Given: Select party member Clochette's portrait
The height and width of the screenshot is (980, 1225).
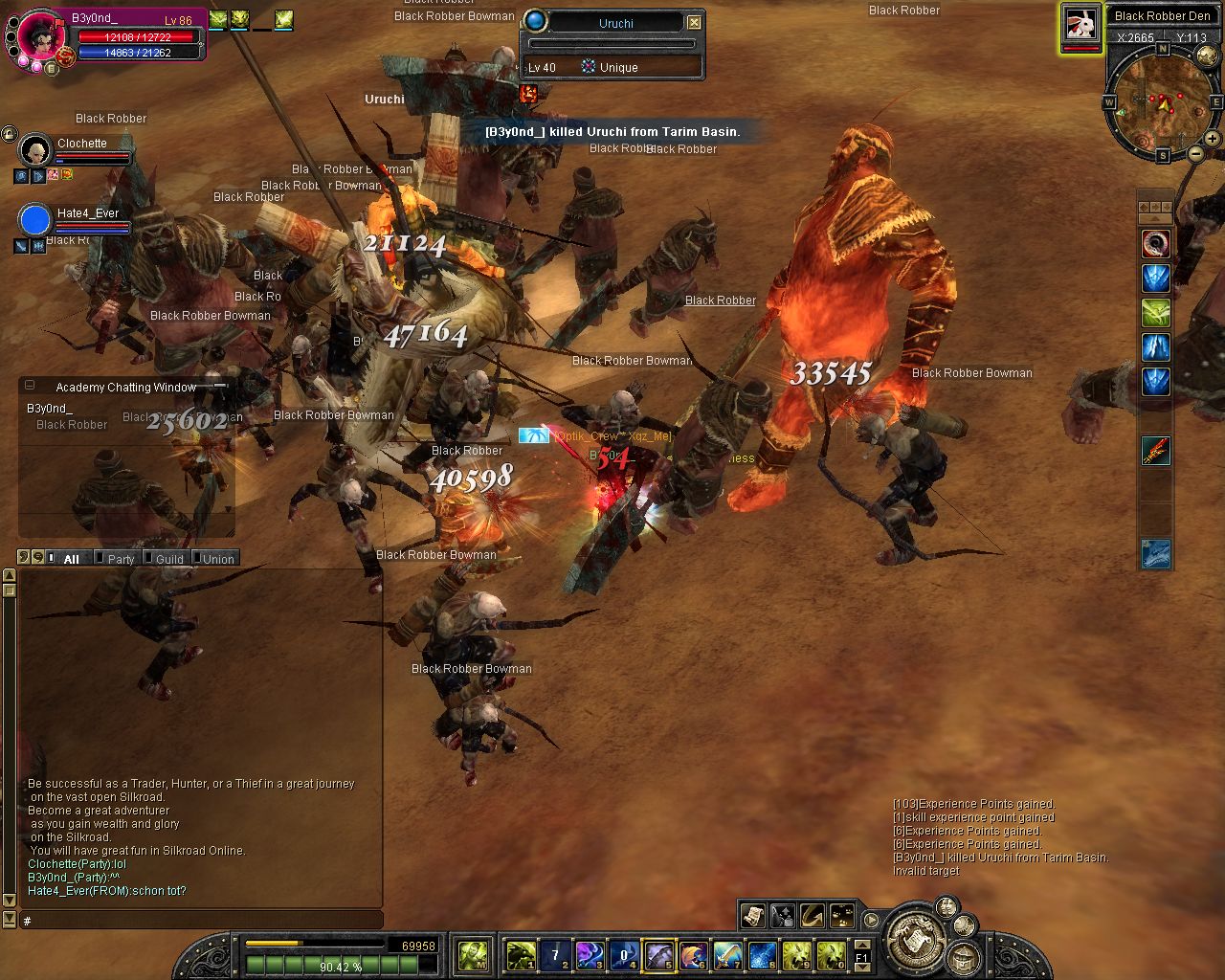Looking at the screenshot, I should 35,150.
